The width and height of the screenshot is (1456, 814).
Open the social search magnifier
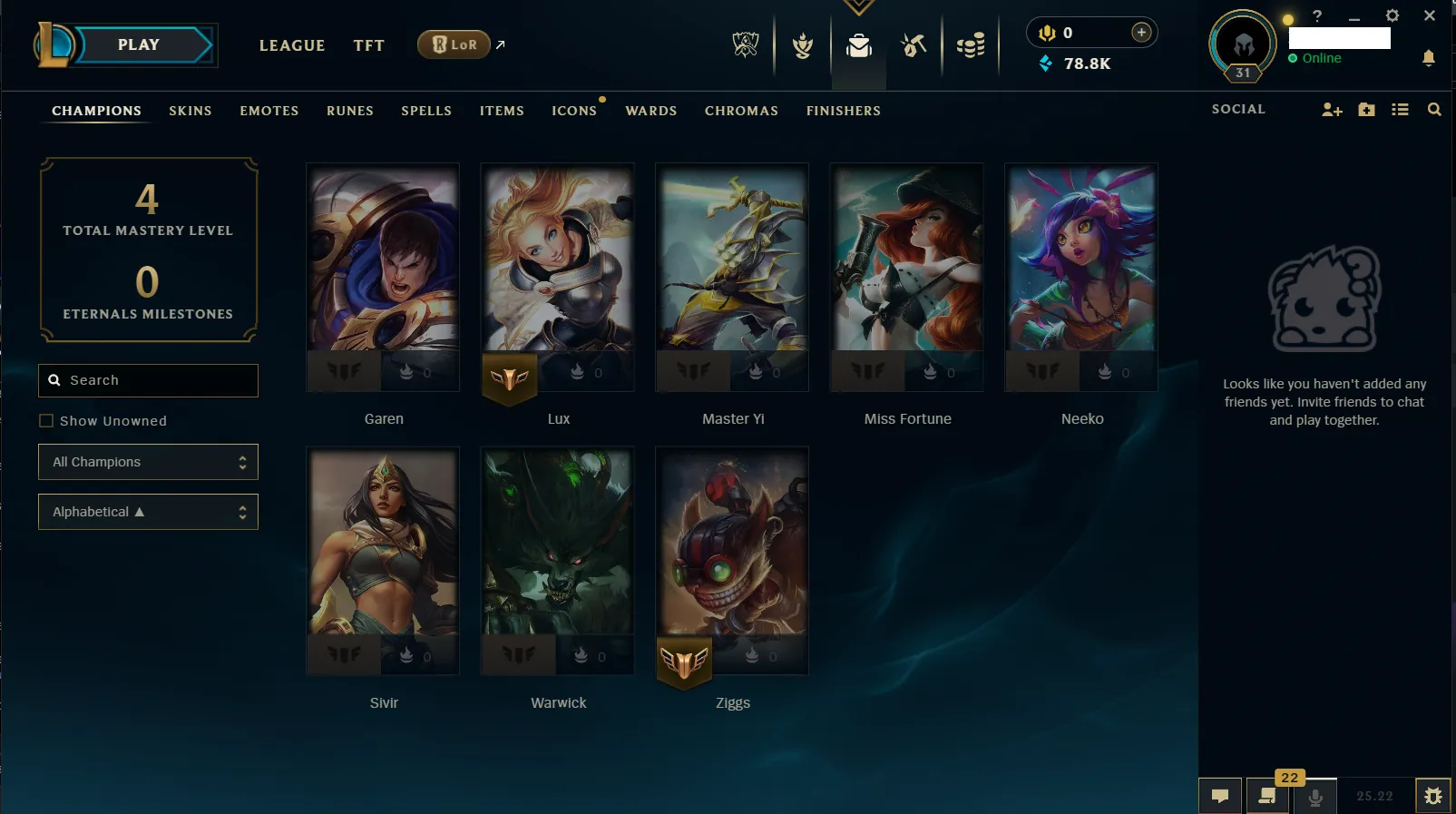point(1434,109)
